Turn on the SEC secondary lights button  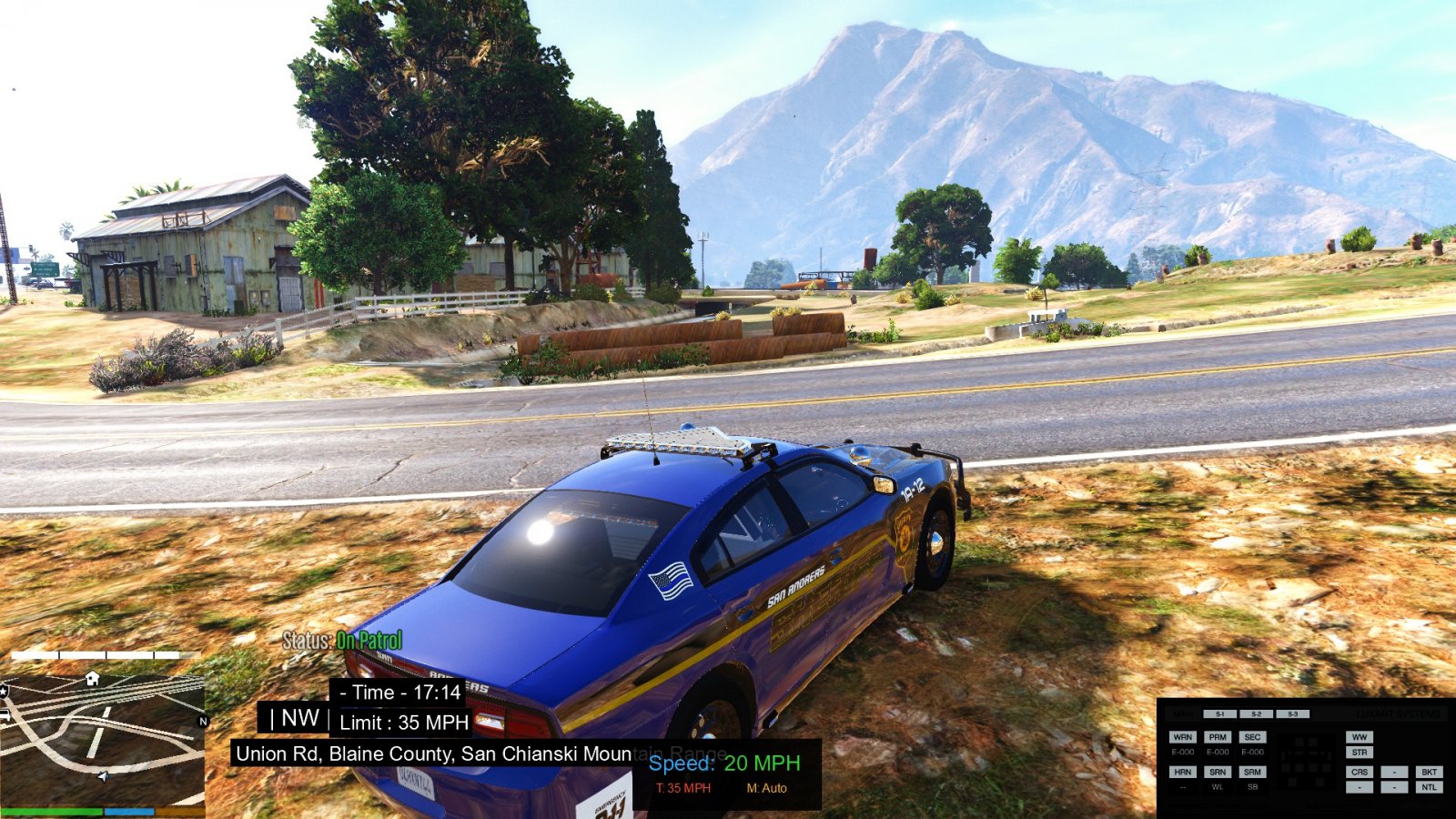coord(1252,737)
